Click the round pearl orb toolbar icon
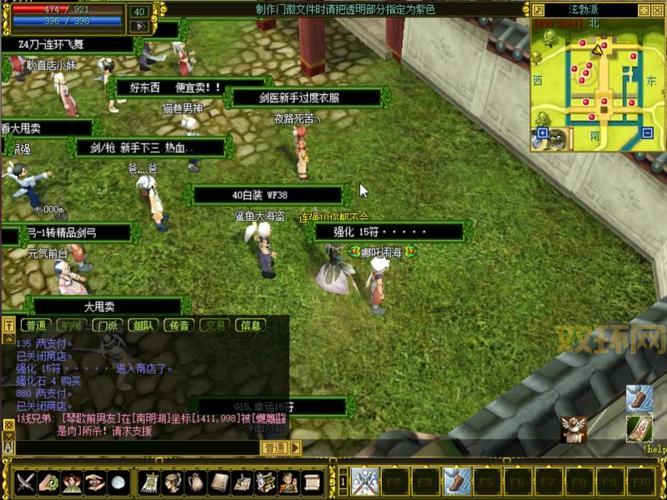Screen dimensions: 667x500 [118, 482]
